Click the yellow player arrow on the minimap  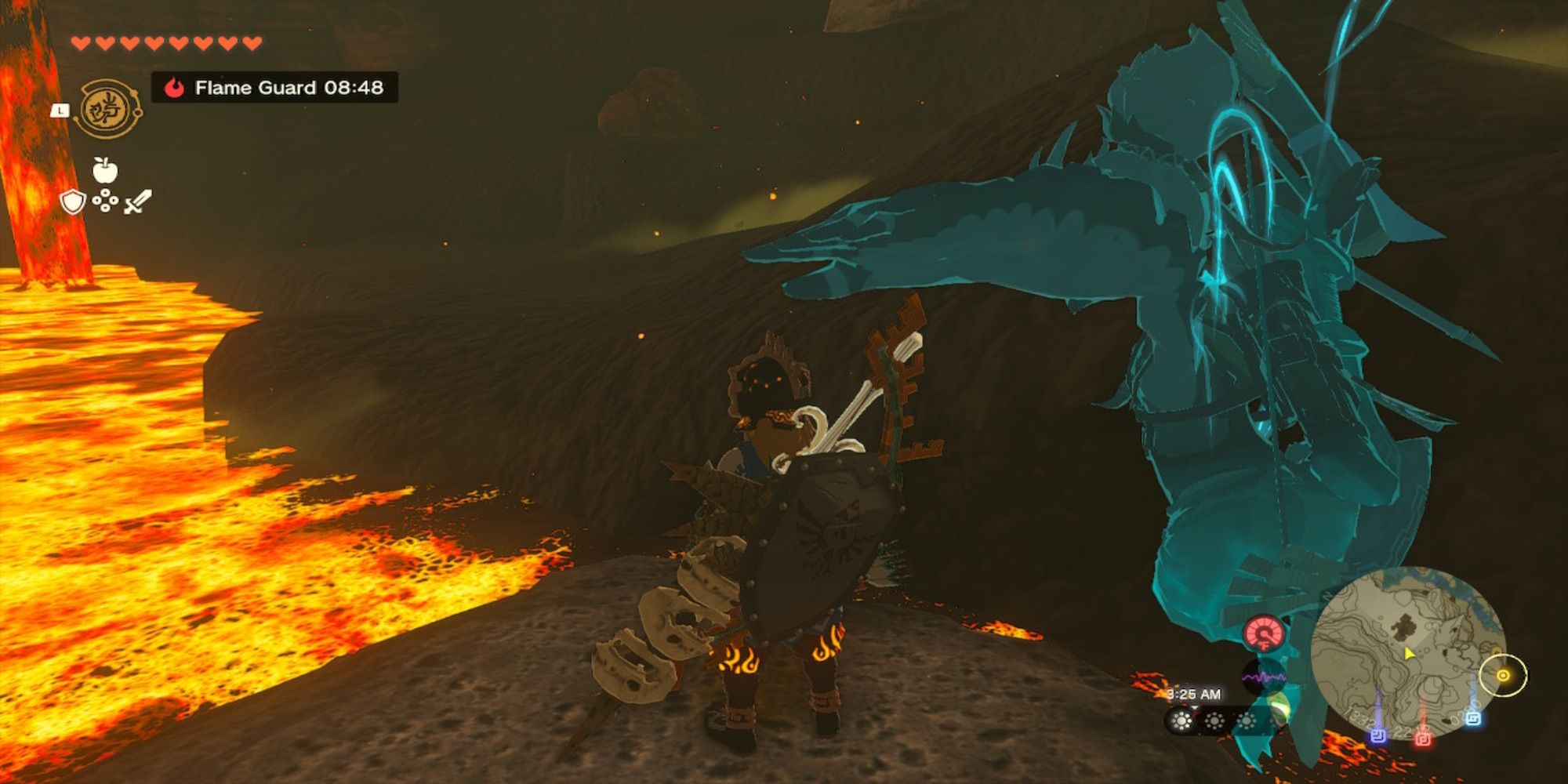[1410, 654]
